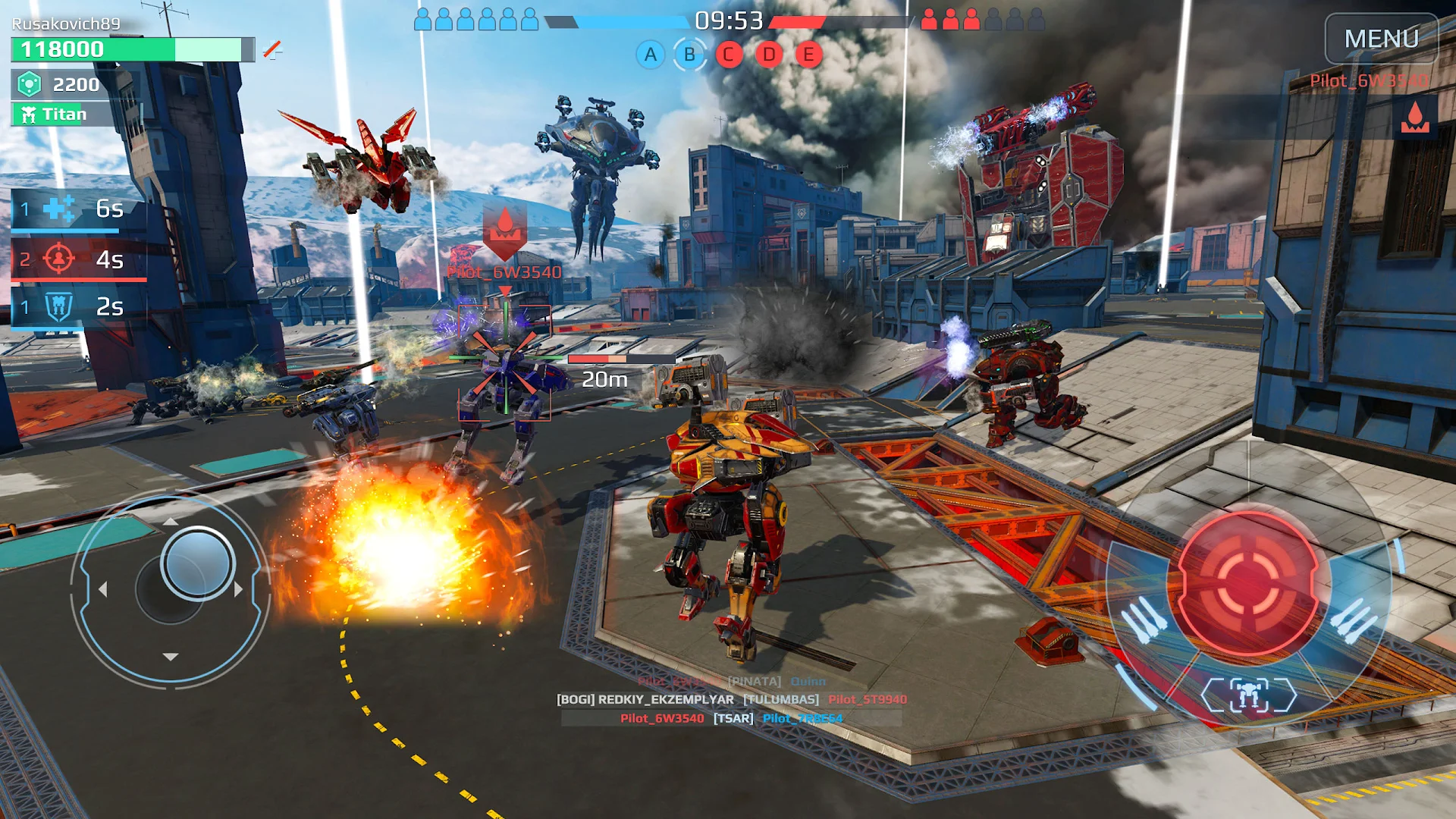Select beacon A indicator
The width and height of the screenshot is (1456, 819).
(649, 55)
